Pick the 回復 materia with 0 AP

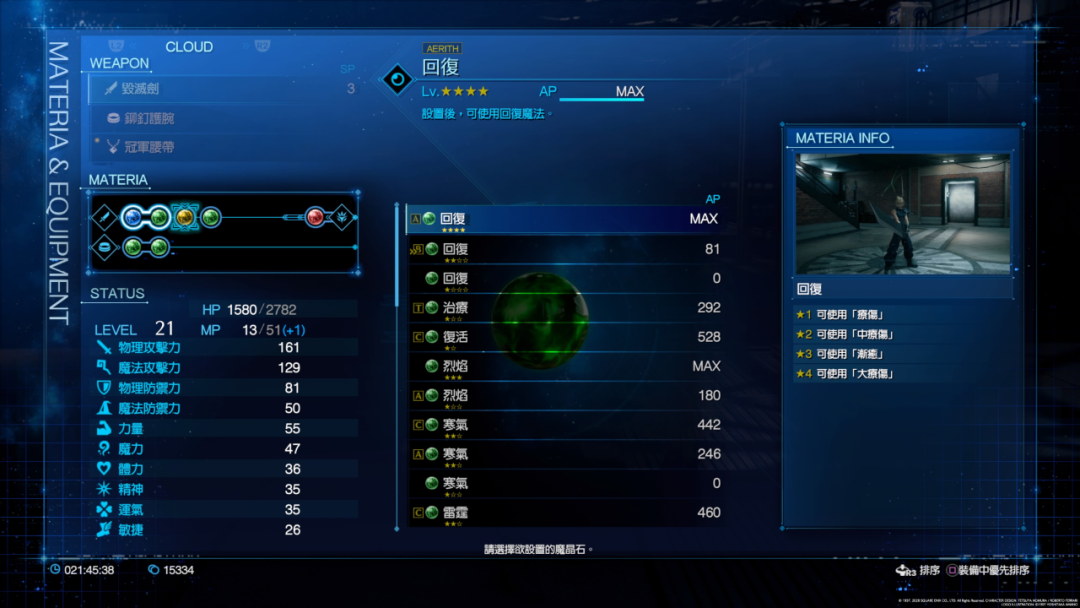(564, 278)
